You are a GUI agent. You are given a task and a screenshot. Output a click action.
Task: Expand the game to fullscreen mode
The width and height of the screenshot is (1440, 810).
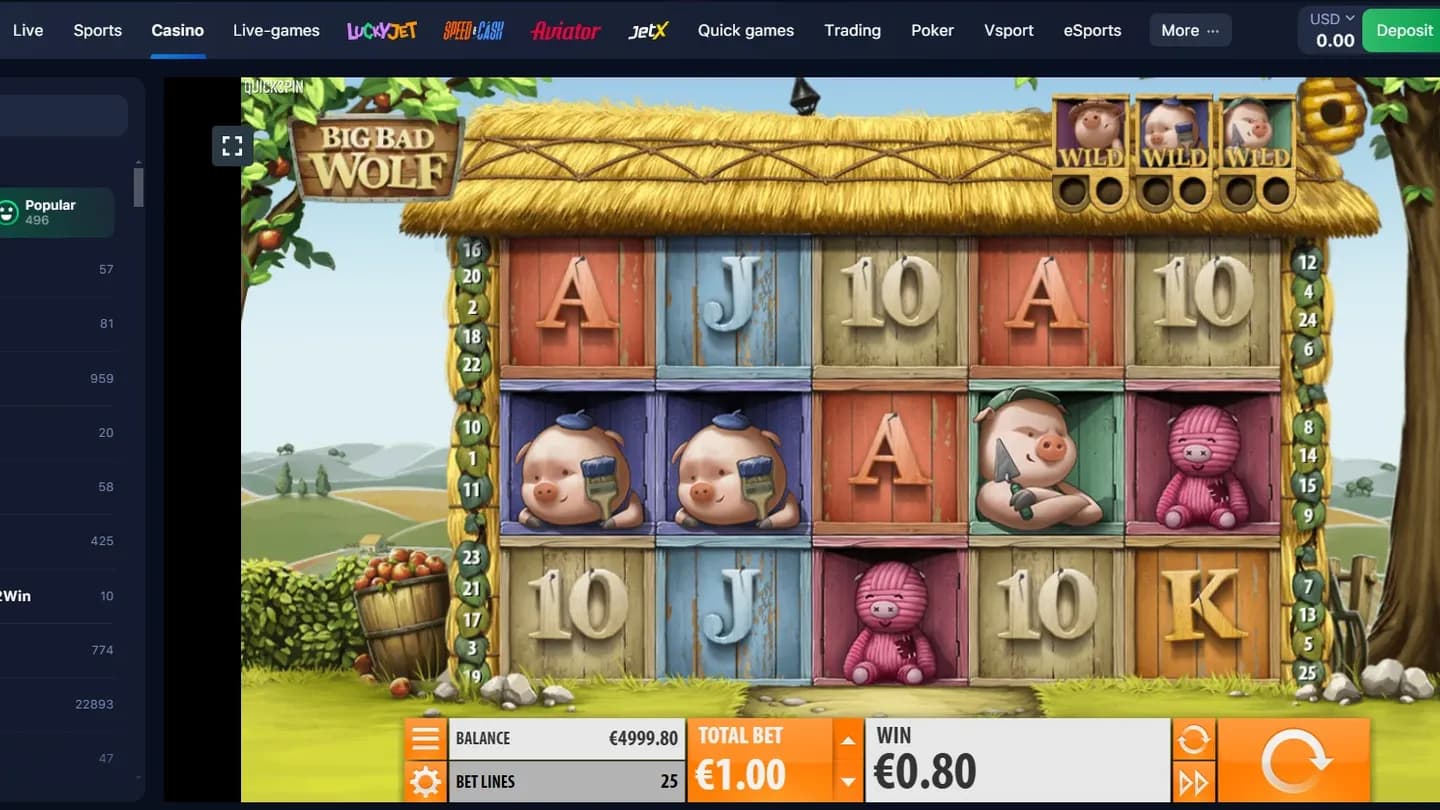[x=232, y=145]
